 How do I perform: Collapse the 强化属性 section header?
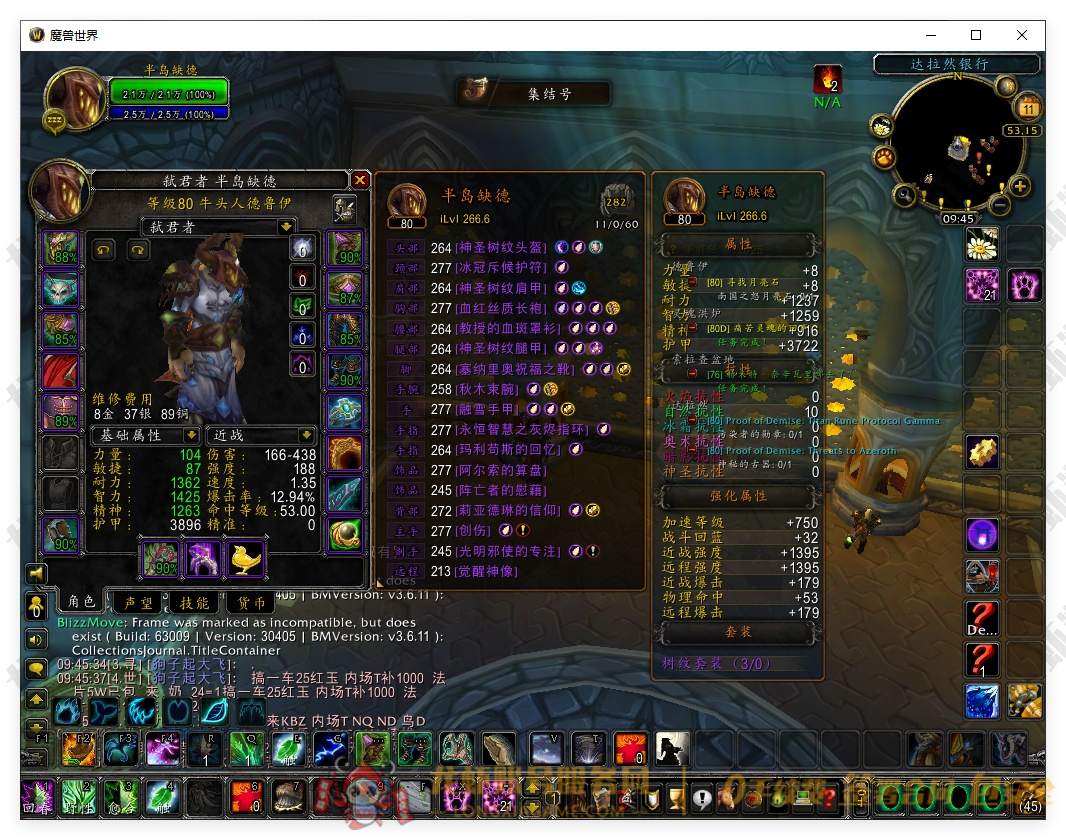point(739,495)
